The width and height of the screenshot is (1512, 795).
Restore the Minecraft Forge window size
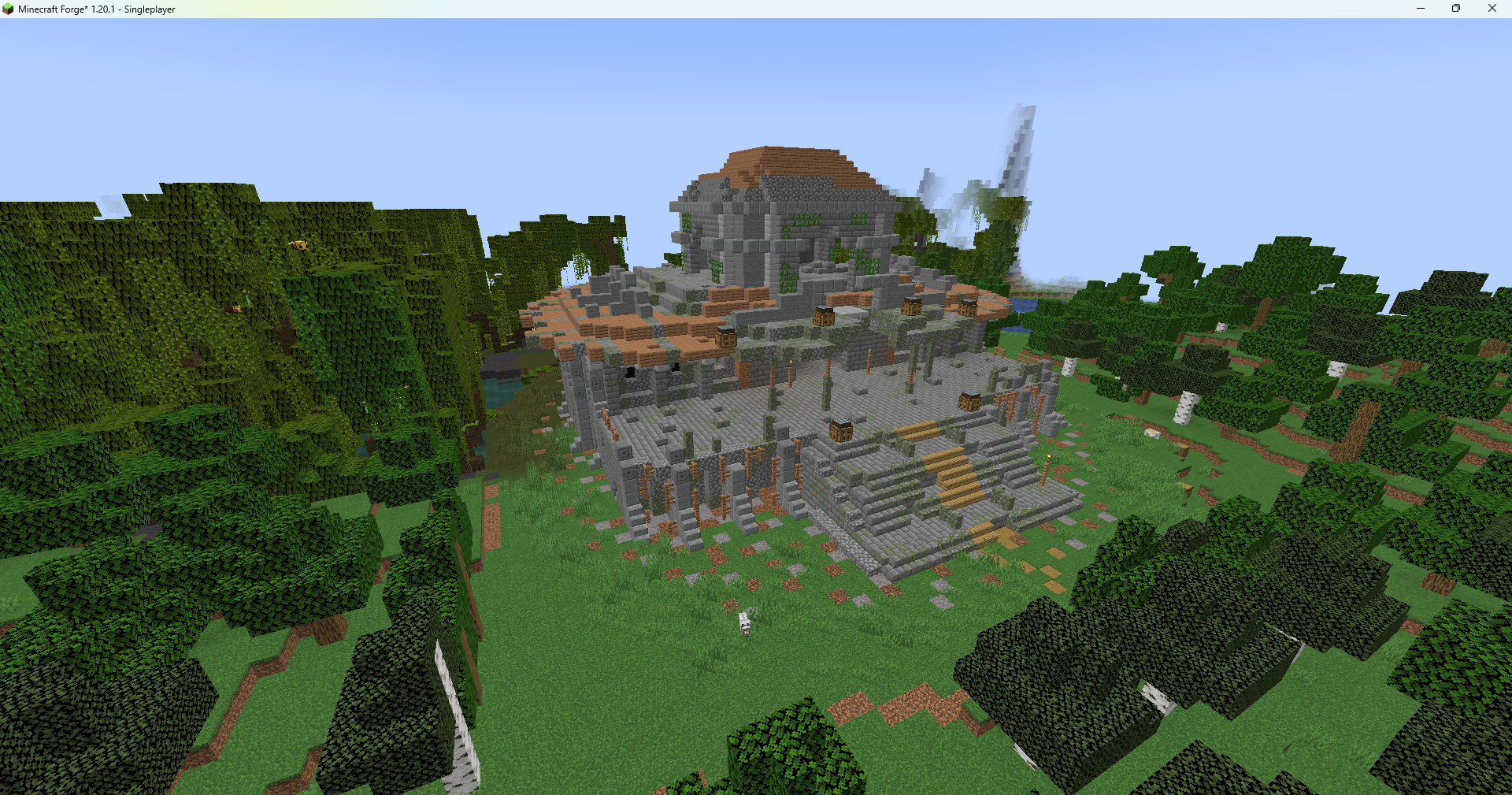tap(1456, 9)
